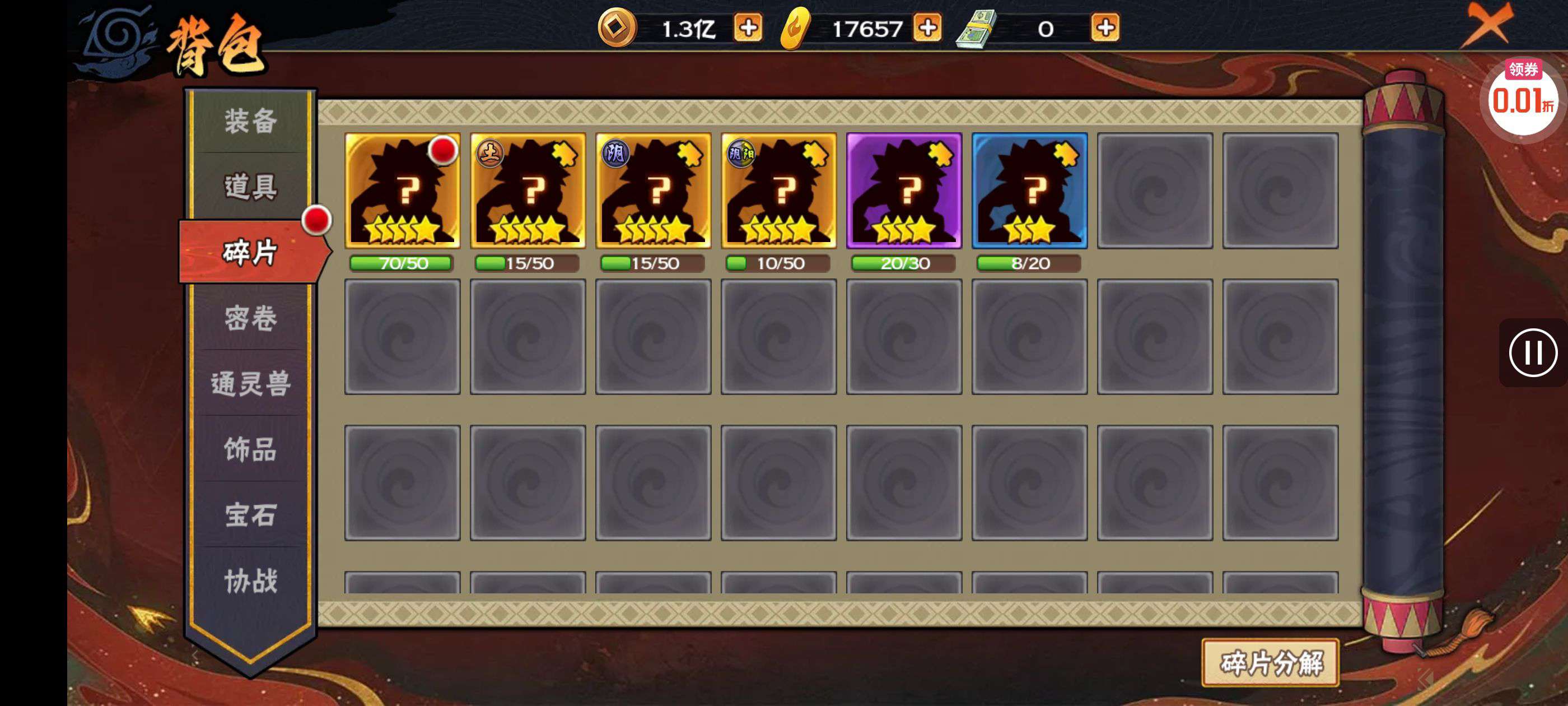Open the 通灵兽 category

(x=251, y=386)
